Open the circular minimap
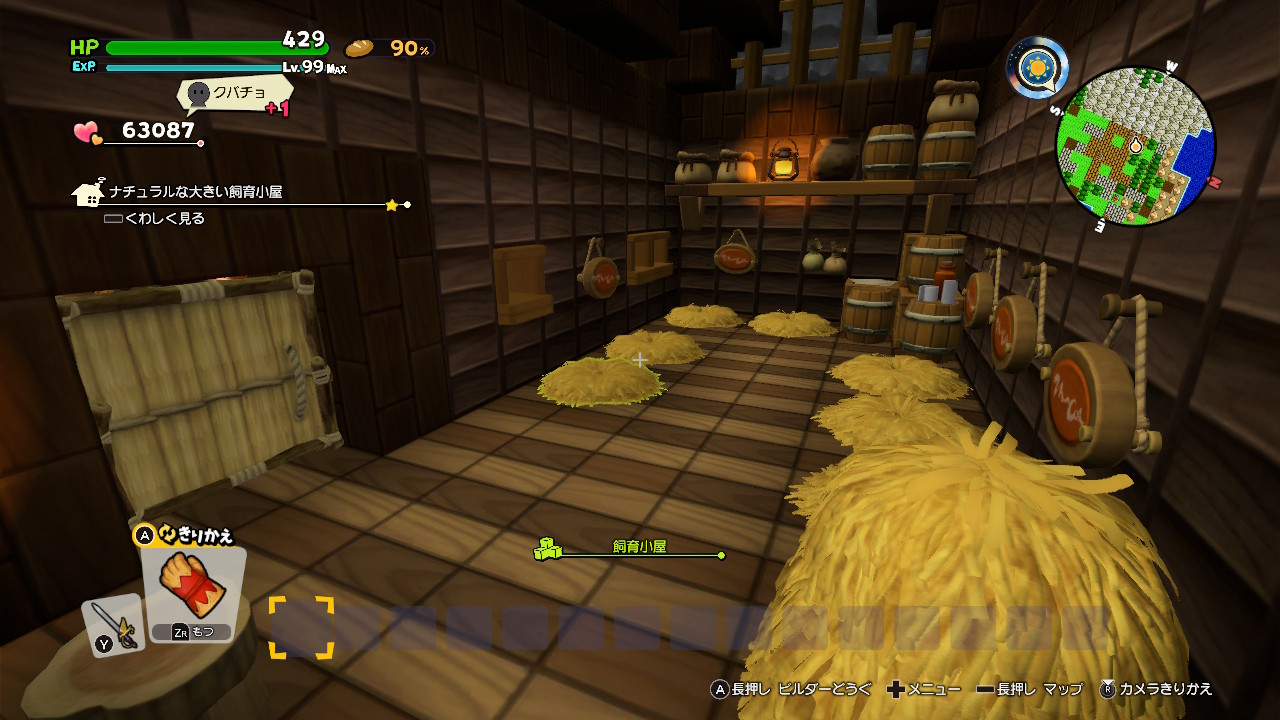Screen dimensions: 1280x720 coord(1135,146)
